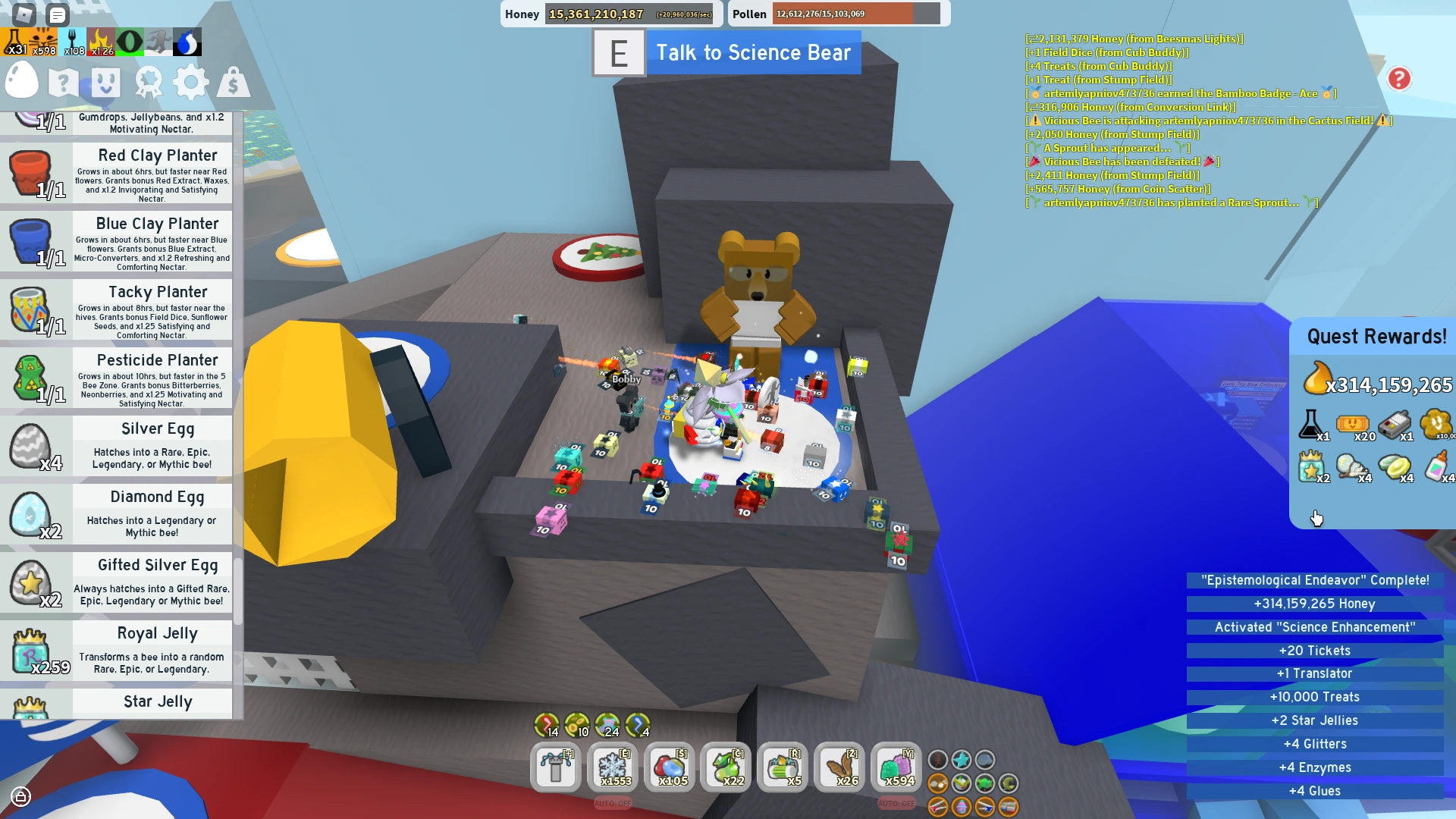
Task: Use the gumdrops hotbar item (x594)
Action: coord(897,767)
